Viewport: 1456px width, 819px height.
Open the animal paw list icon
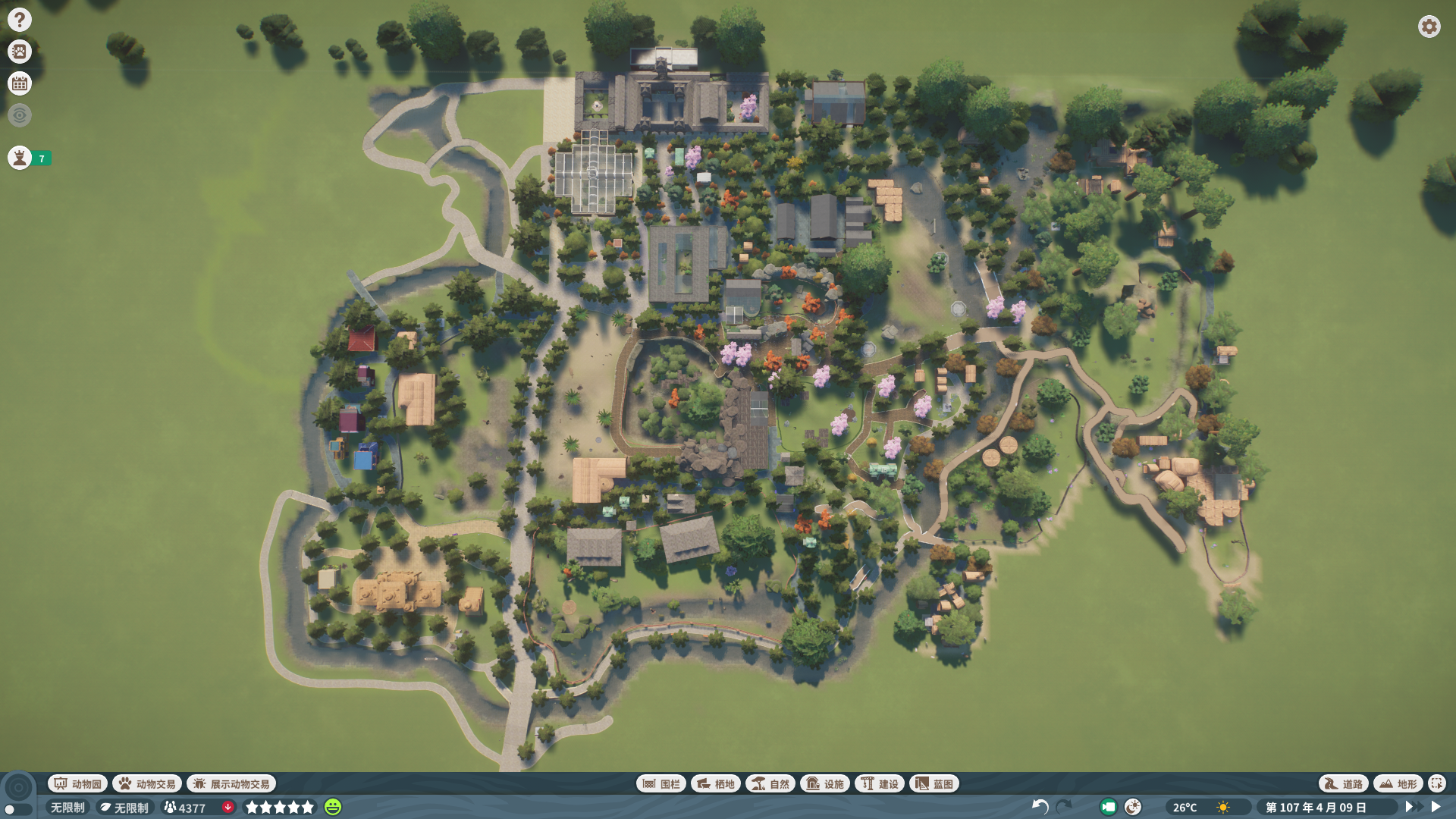(20, 52)
